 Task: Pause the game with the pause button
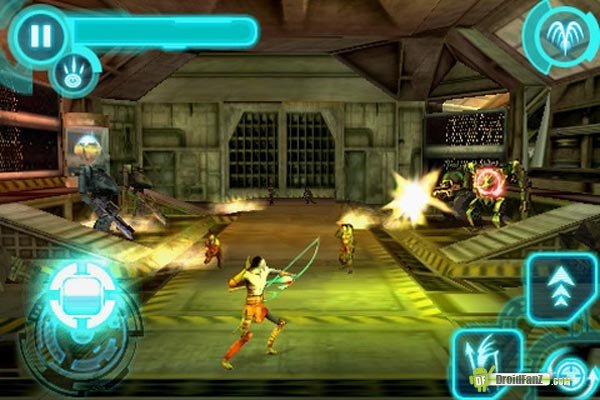39,36
